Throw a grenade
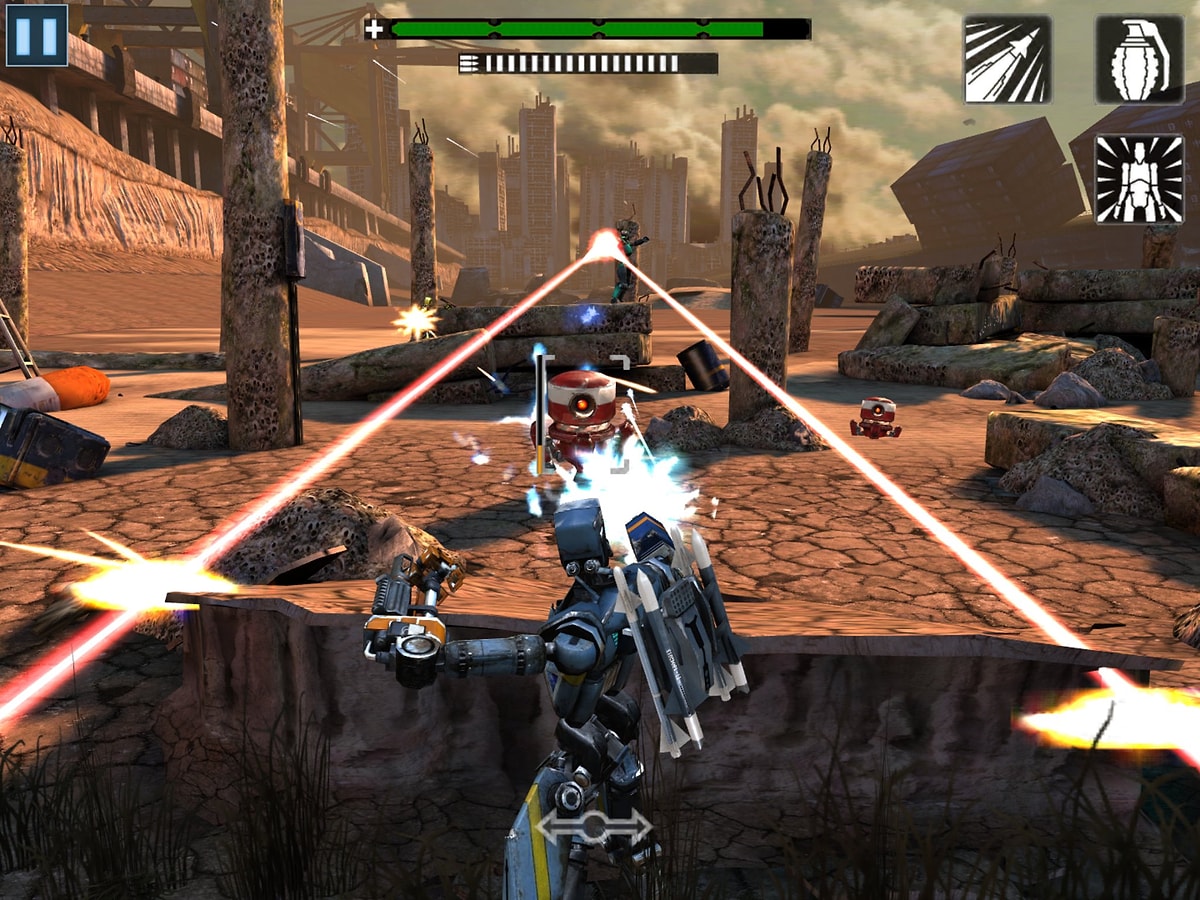Viewport: 1200px width, 900px height. (1139, 60)
